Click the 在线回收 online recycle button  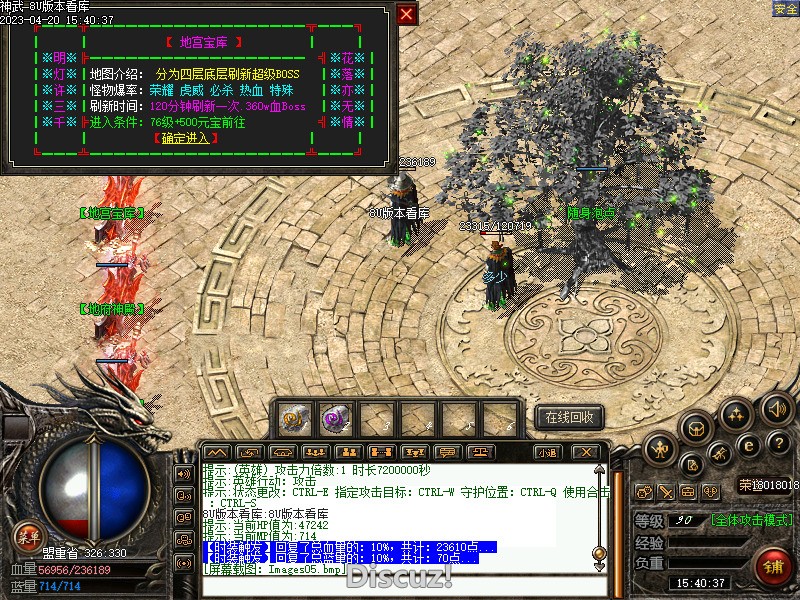tap(569, 417)
